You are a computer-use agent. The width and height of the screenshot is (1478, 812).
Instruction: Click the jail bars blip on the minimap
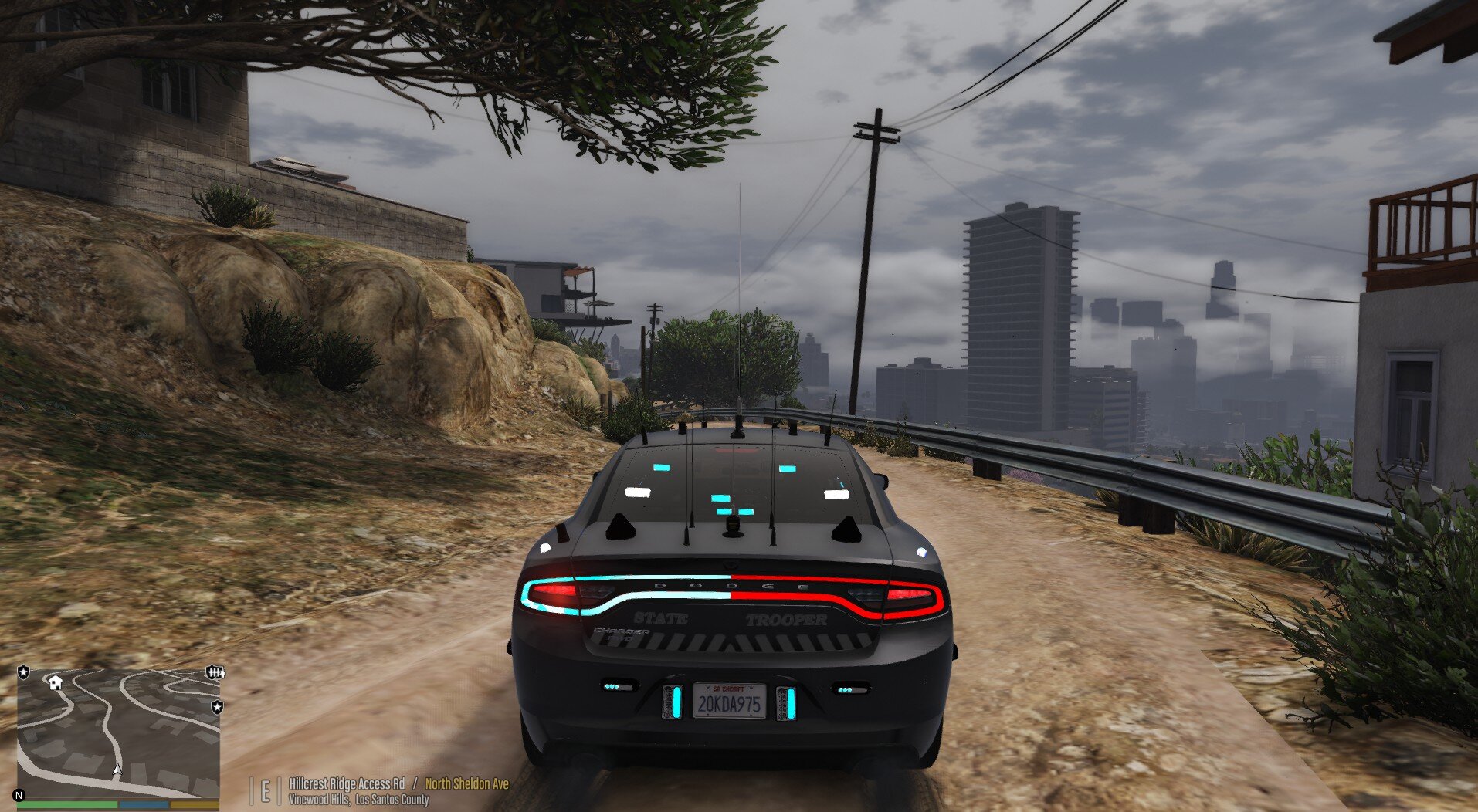click(x=215, y=673)
